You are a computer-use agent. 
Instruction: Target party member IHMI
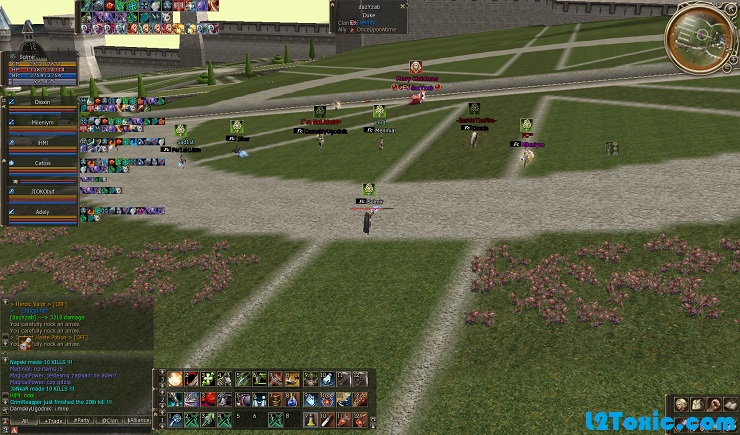point(42,142)
